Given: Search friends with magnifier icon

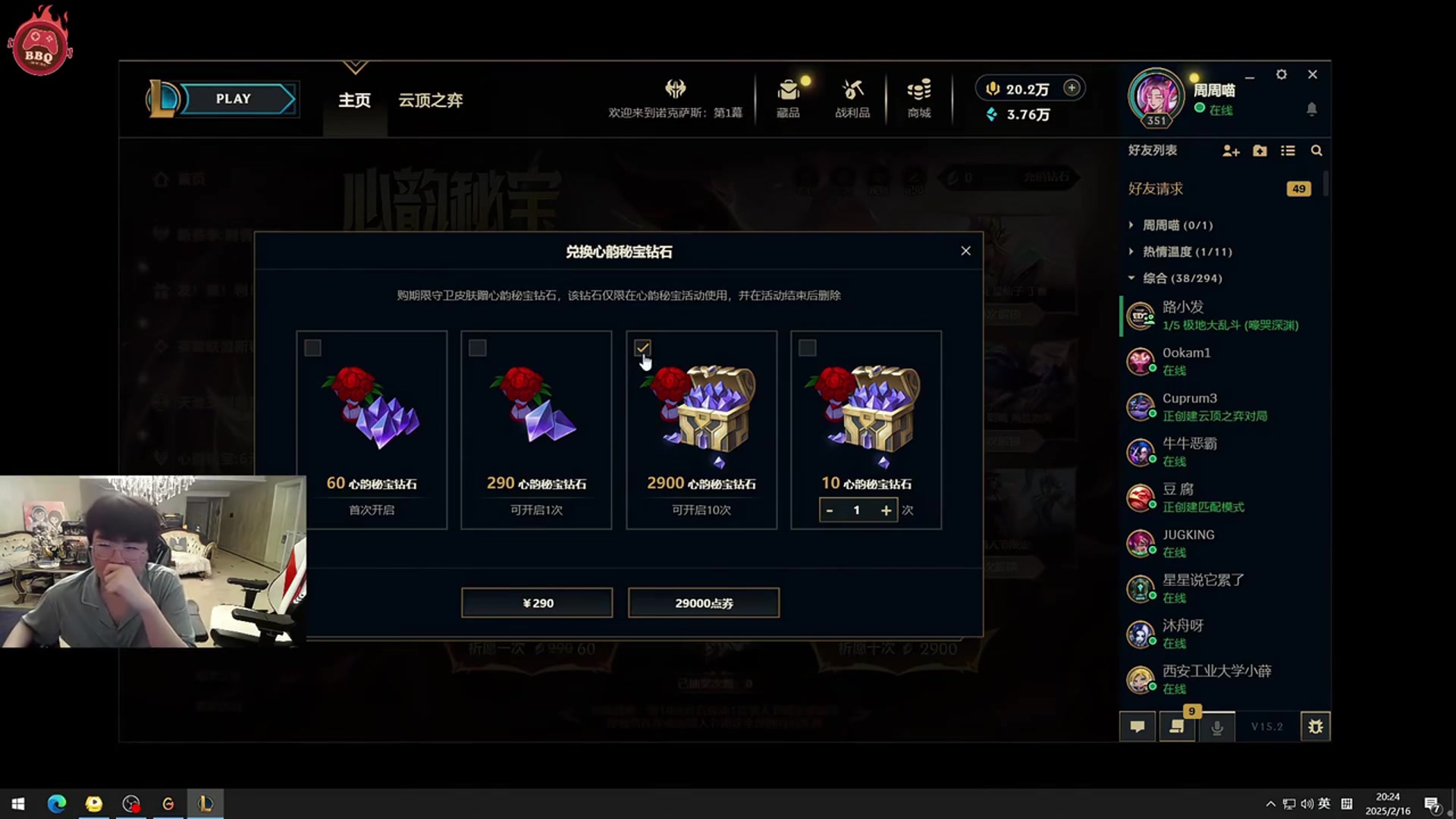Looking at the screenshot, I should (x=1317, y=151).
